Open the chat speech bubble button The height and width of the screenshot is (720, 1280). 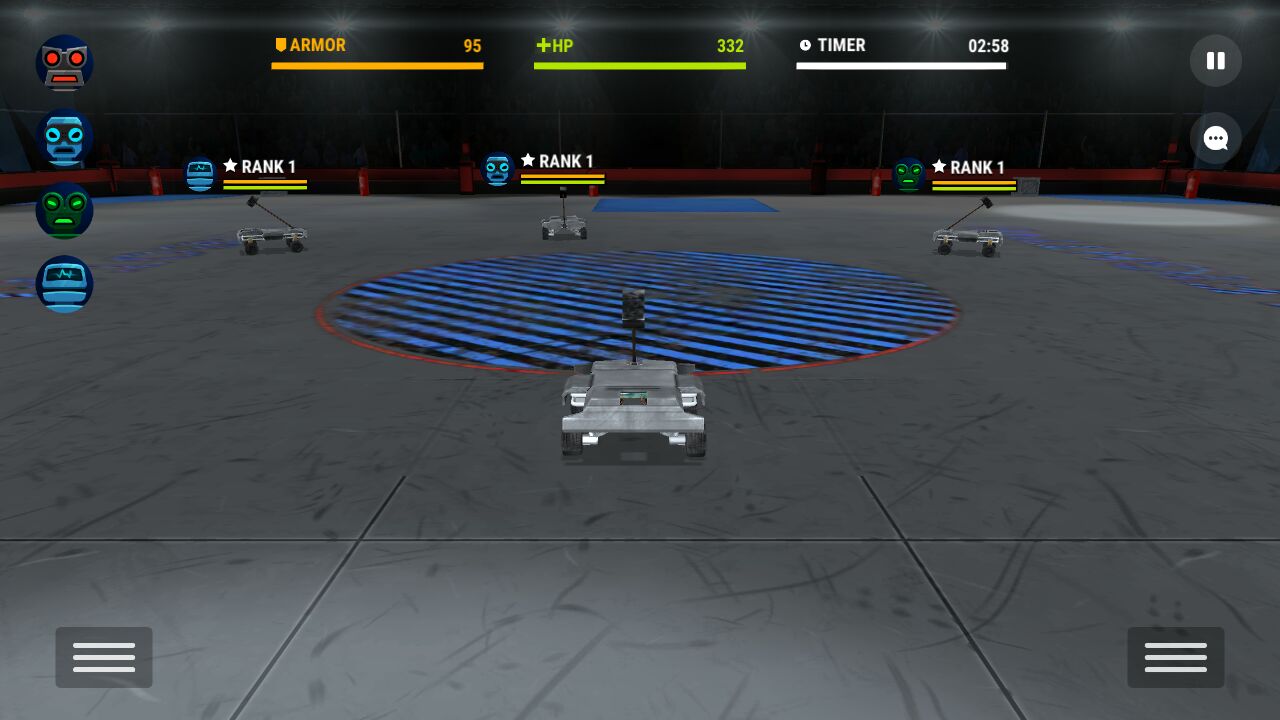(1215, 139)
